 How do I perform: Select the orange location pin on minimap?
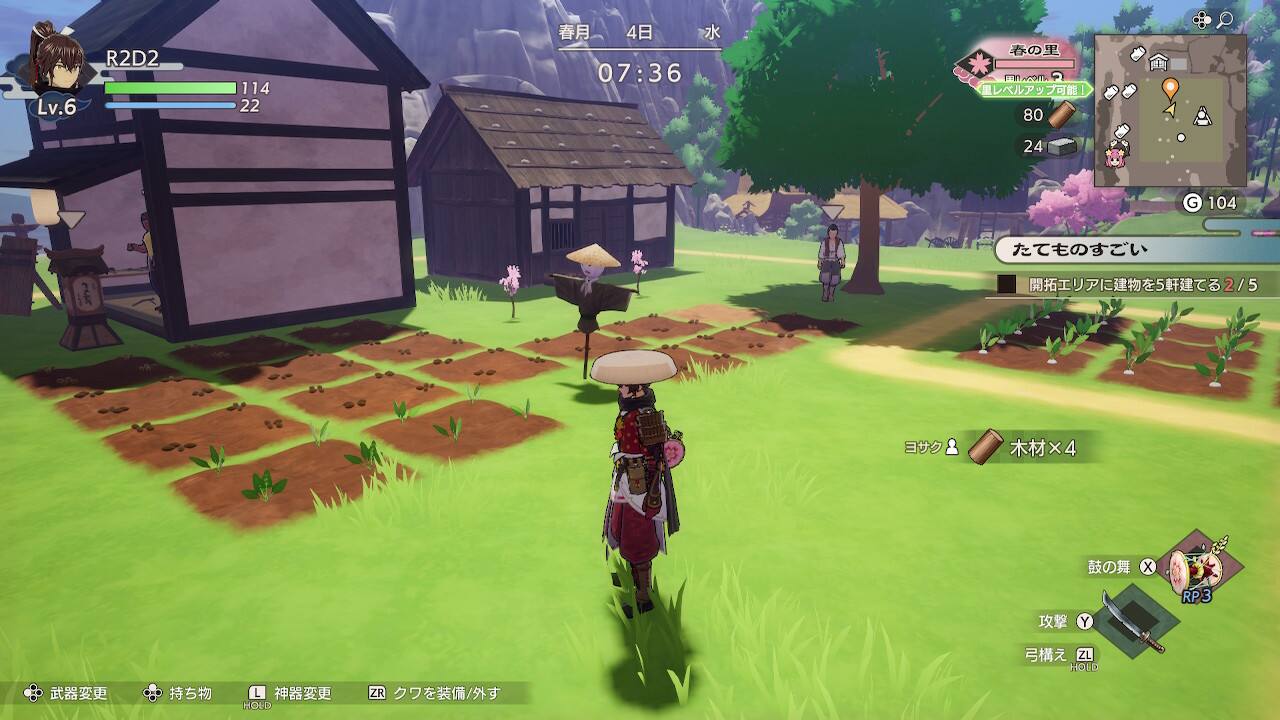pos(1170,89)
